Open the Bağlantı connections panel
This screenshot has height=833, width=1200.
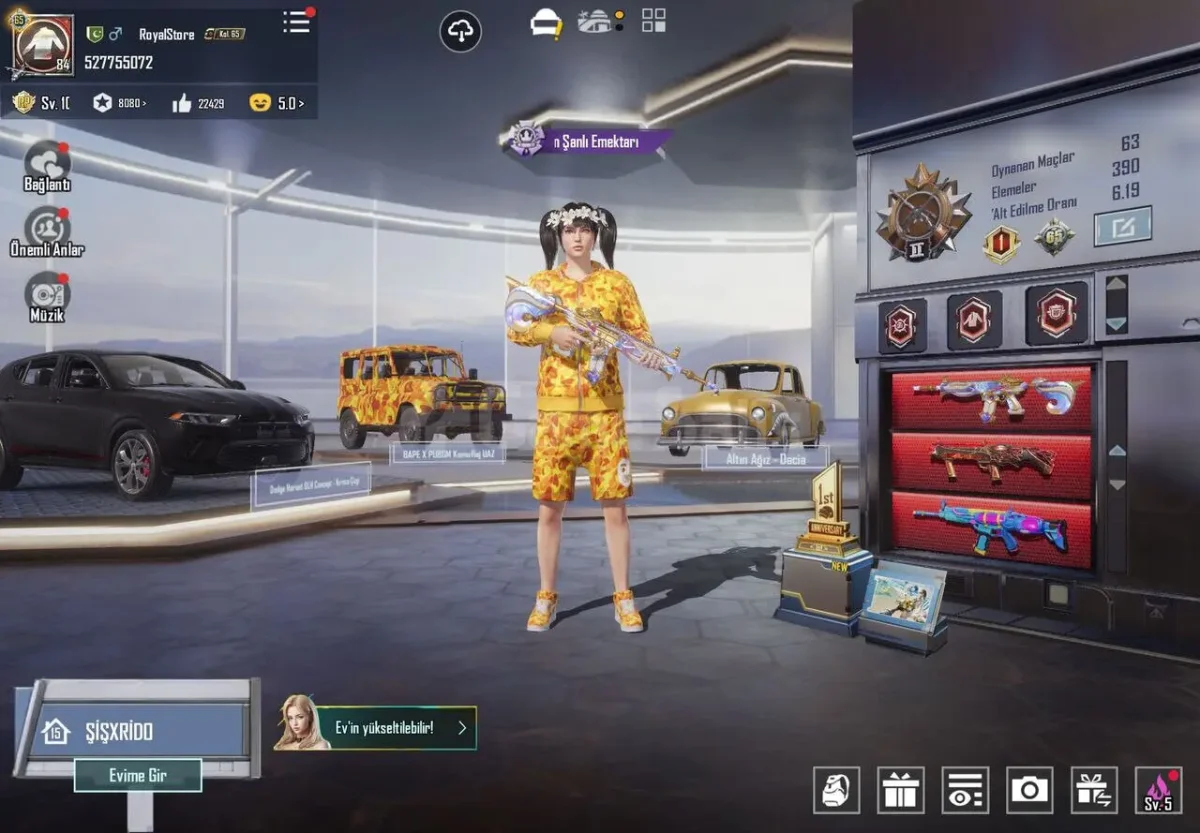(47, 164)
